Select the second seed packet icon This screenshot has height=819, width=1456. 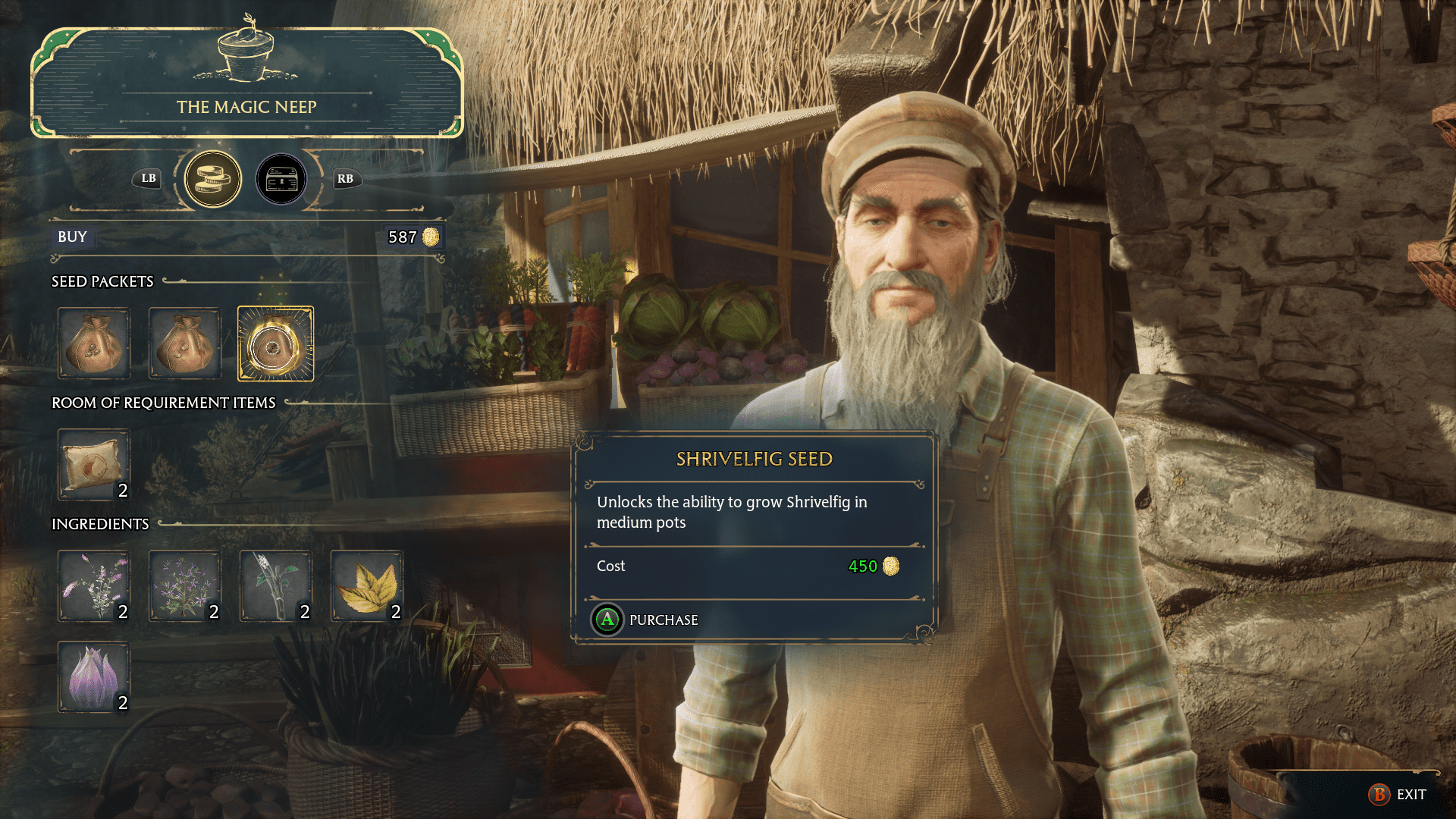(184, 344)
